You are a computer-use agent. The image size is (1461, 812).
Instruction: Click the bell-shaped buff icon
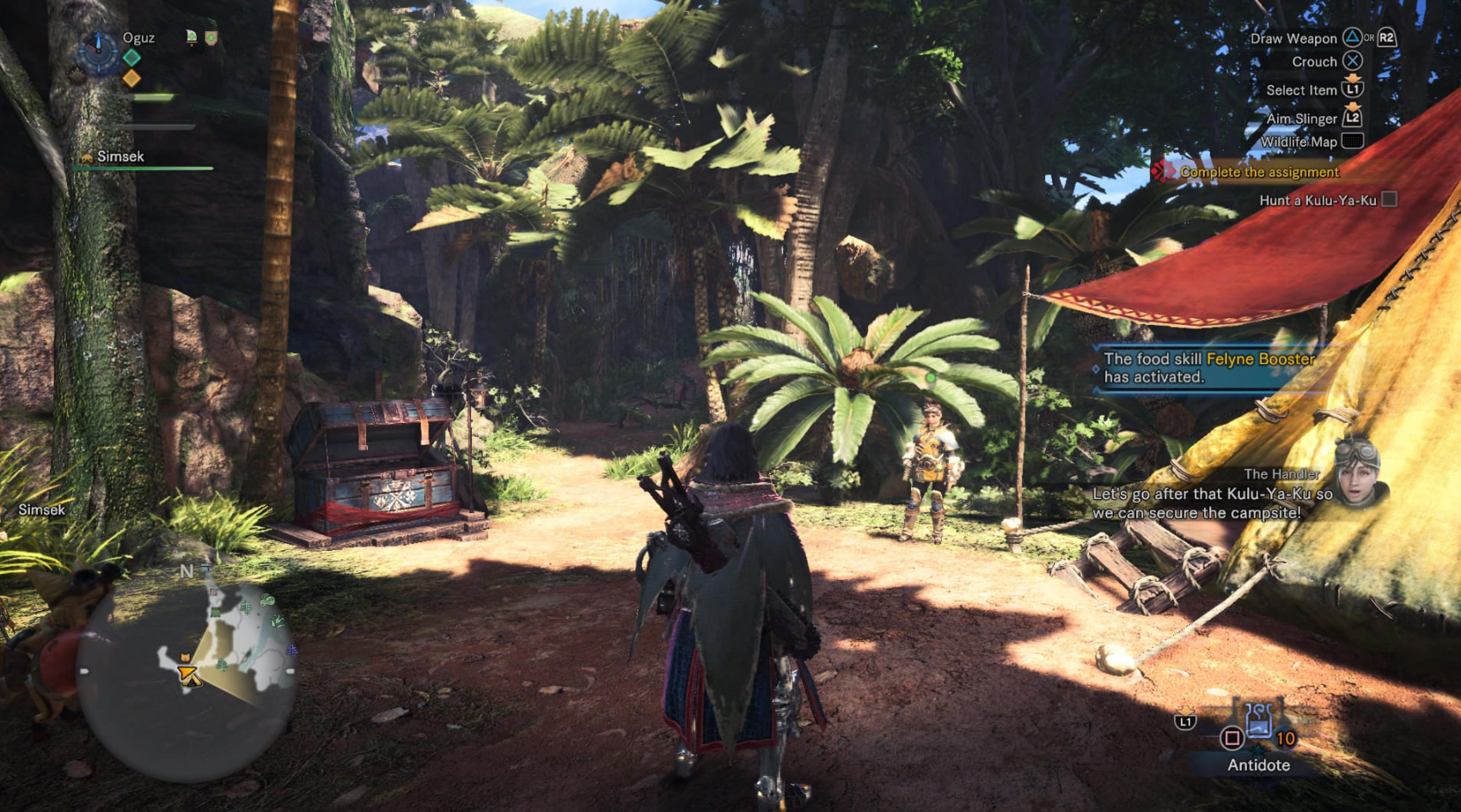[192, 37]
